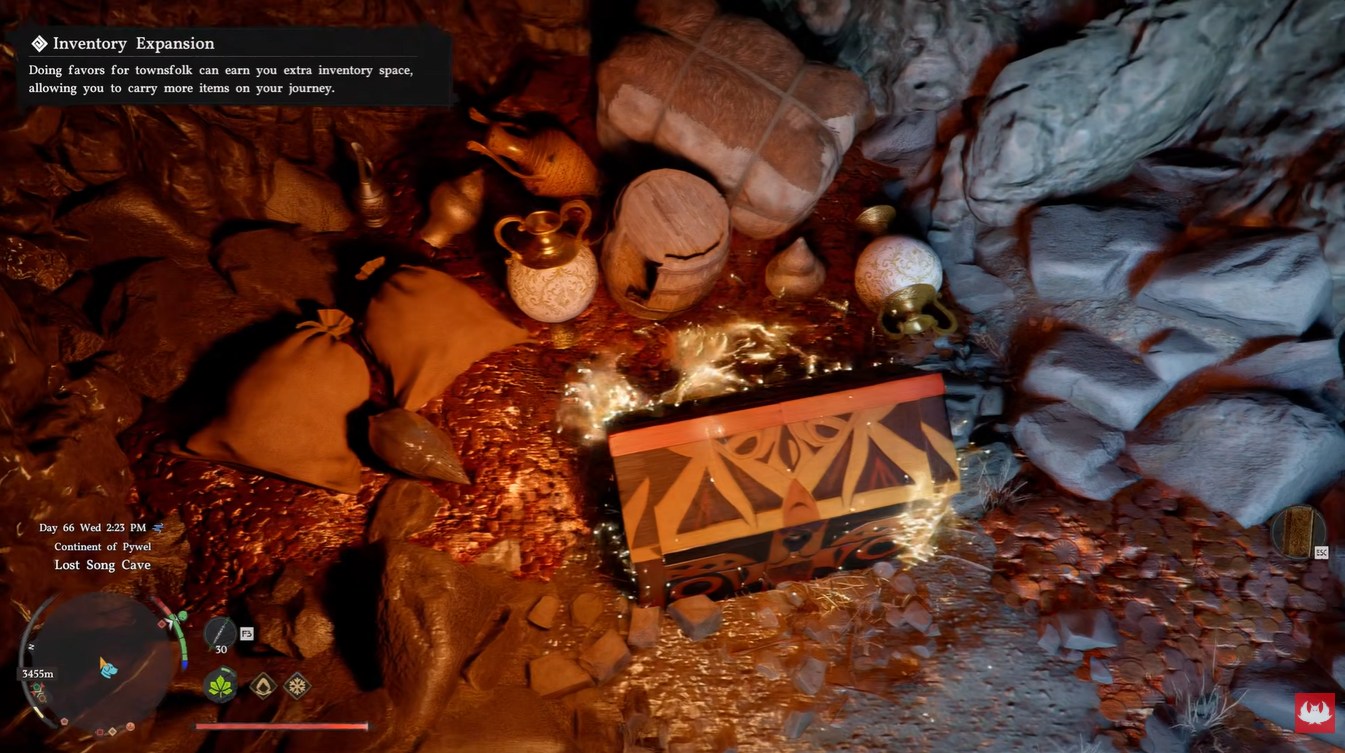Click the circular minimap
The image size is (1345, 753).
pyautogui.click(x=102, y=664)
